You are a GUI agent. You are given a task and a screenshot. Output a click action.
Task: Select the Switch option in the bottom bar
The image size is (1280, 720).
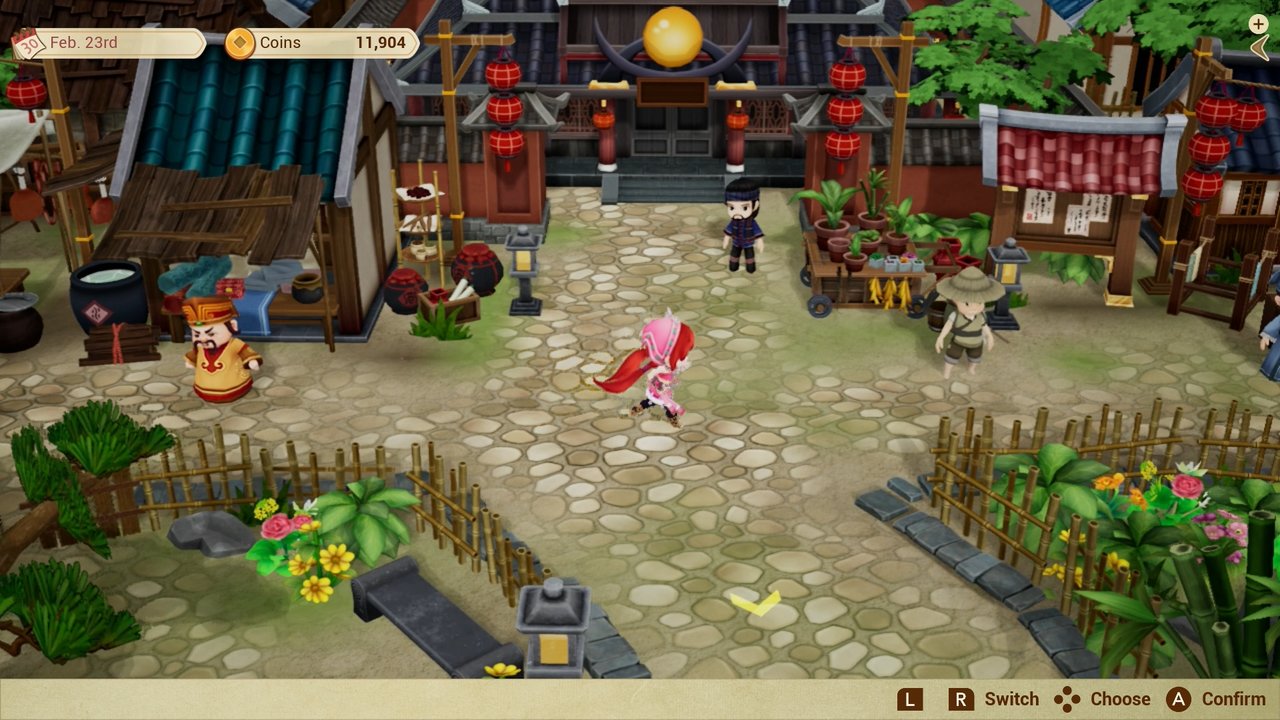1011,699
